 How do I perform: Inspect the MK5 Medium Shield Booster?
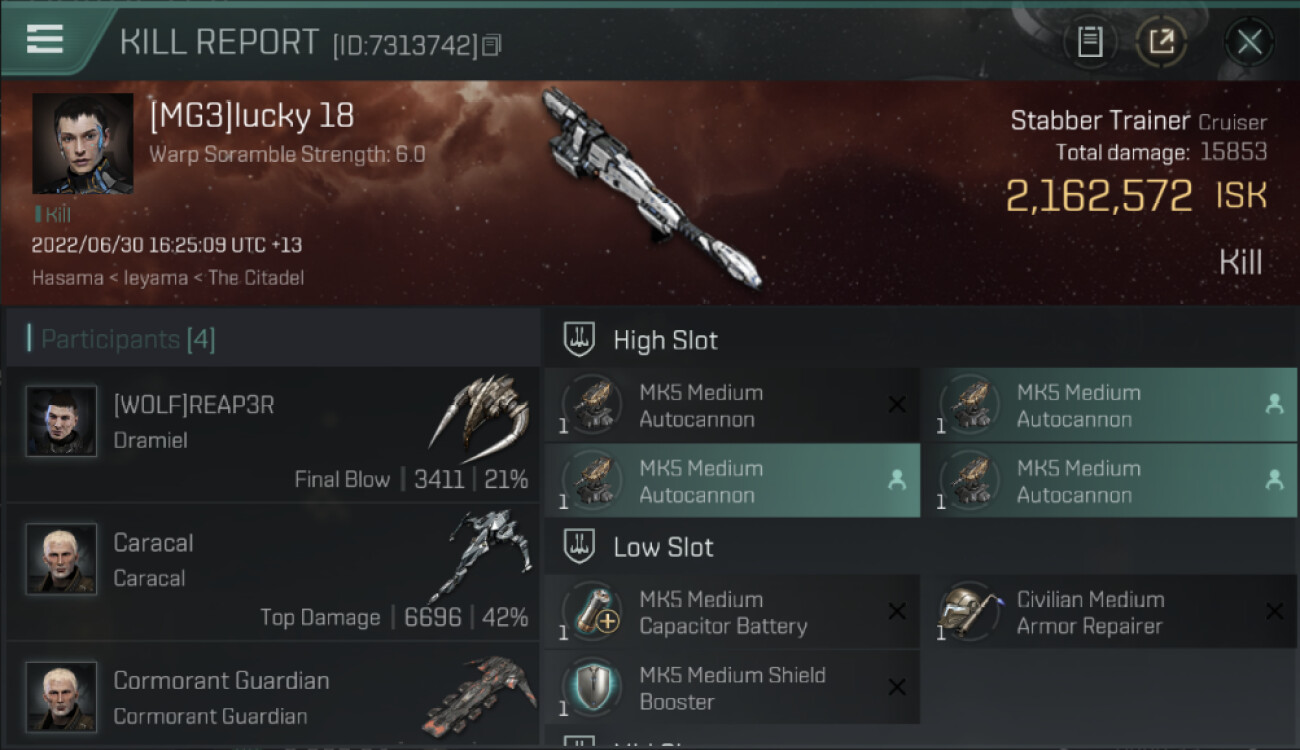pos(731,688)
